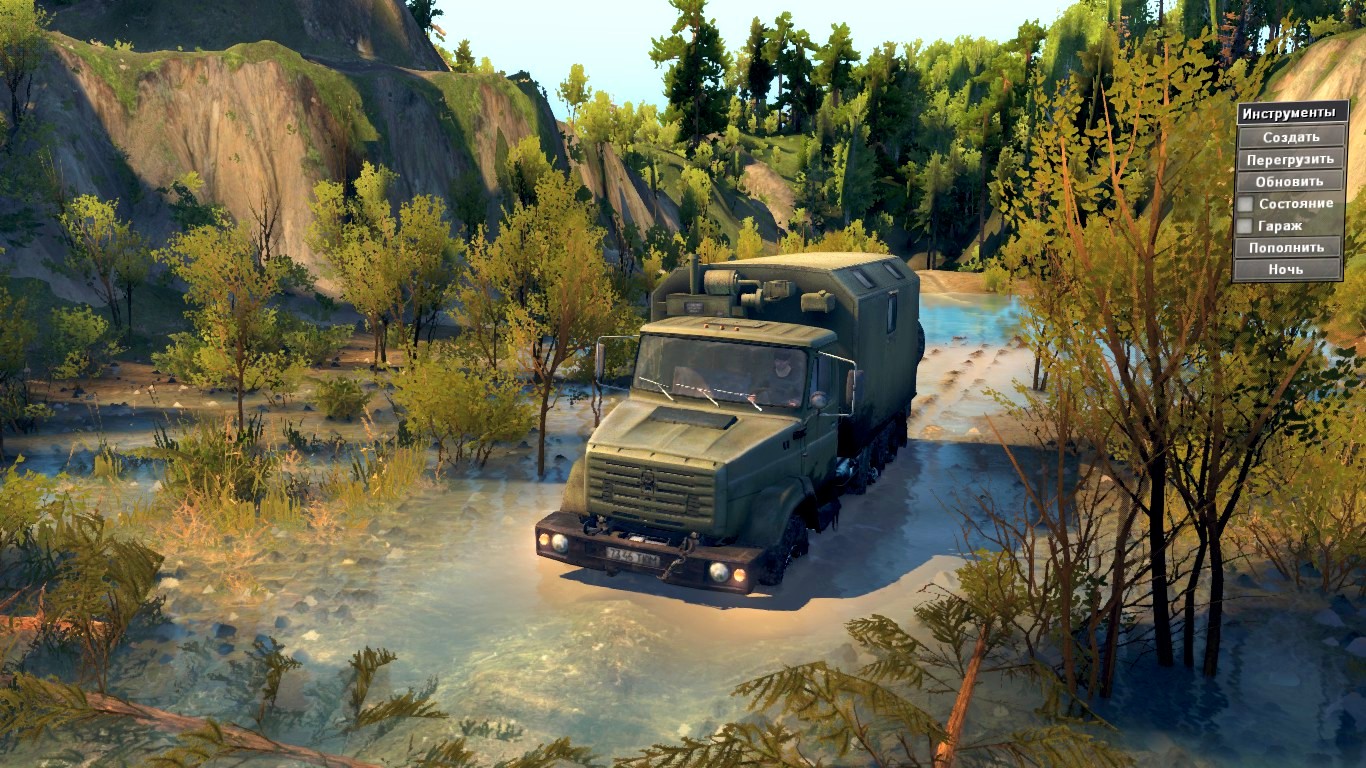Enable the Гараж checkbox
The image size is (1366, 768).
1245,226
